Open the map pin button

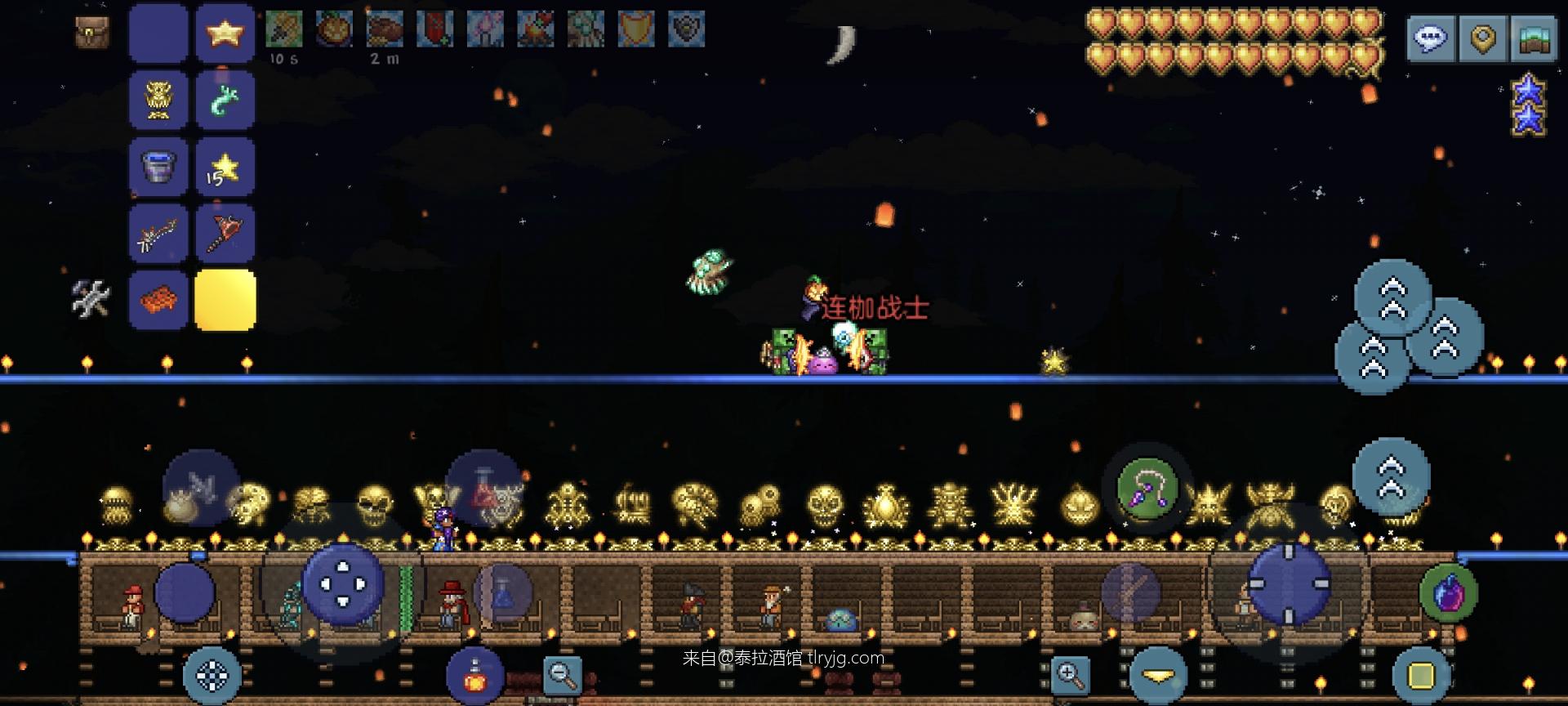coord(1482,38)
